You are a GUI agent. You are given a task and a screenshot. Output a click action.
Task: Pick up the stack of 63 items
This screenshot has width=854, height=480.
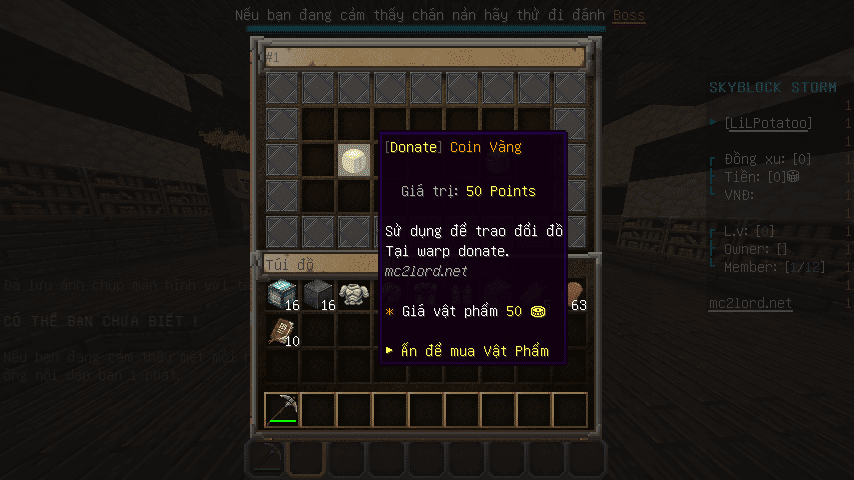(576, 295)
